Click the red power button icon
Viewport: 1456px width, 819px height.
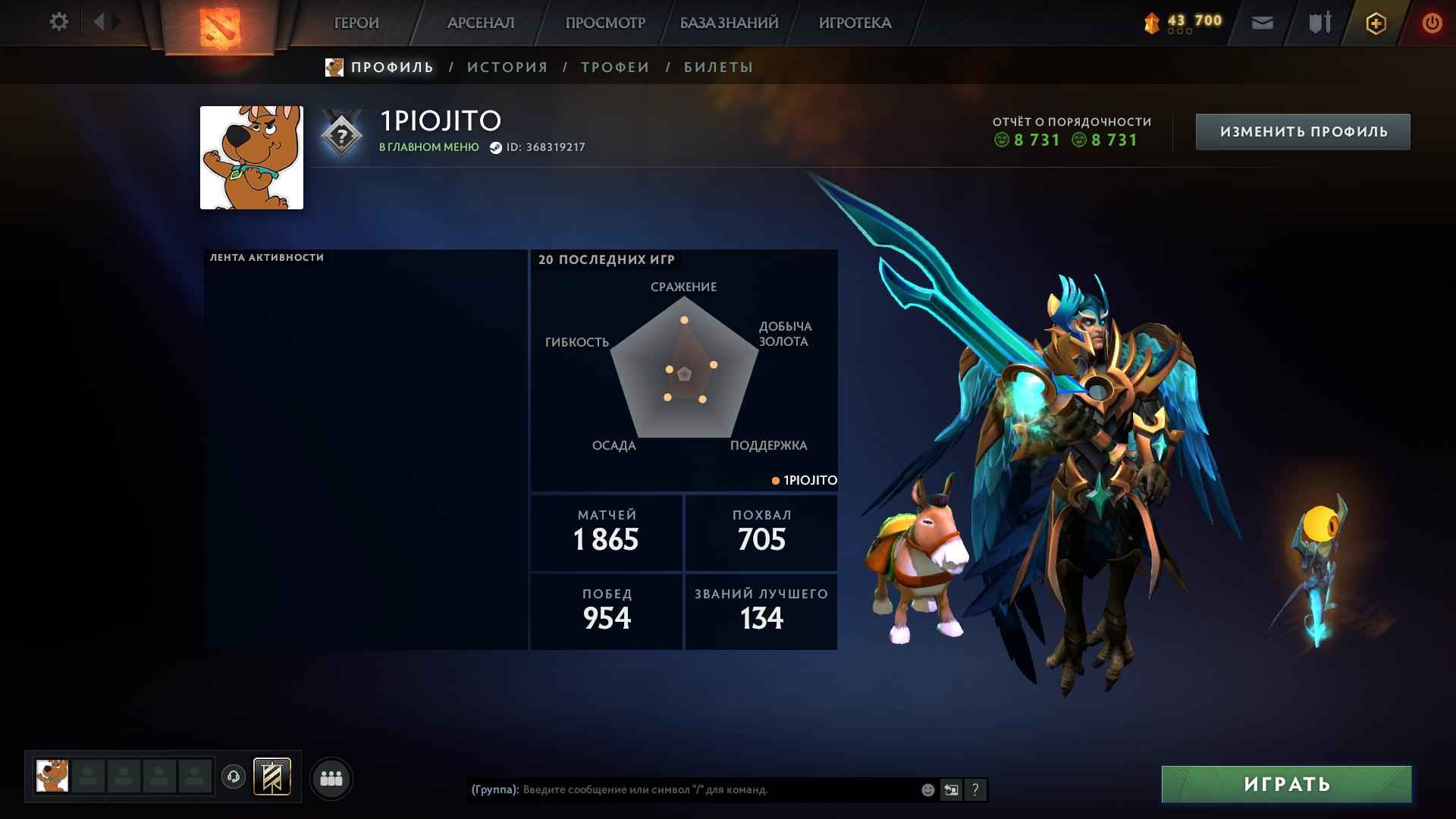(x=1432, y=23)
